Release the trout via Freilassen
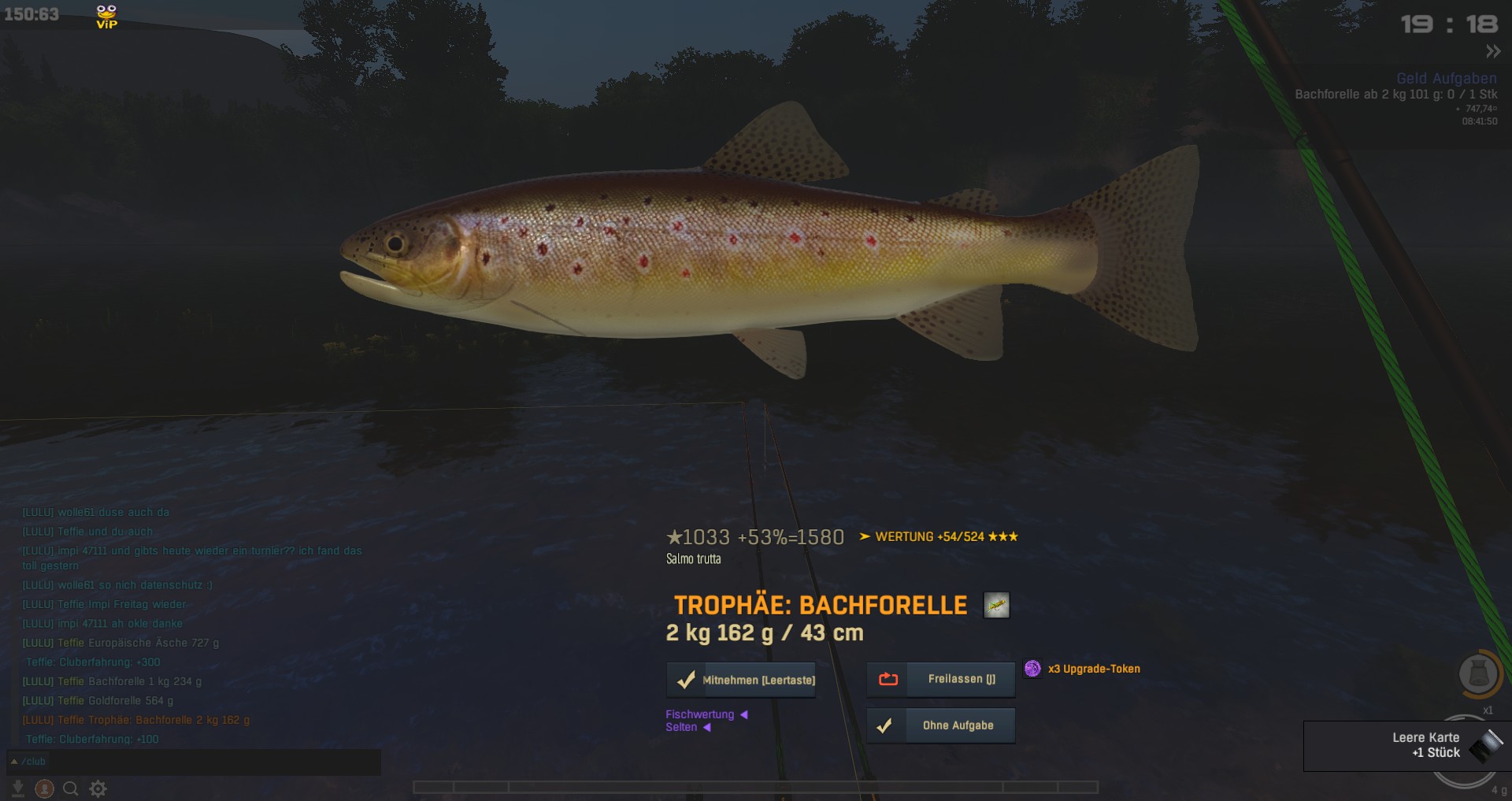The height and width of the screenshot is (801, 1512). pos(941,679)
